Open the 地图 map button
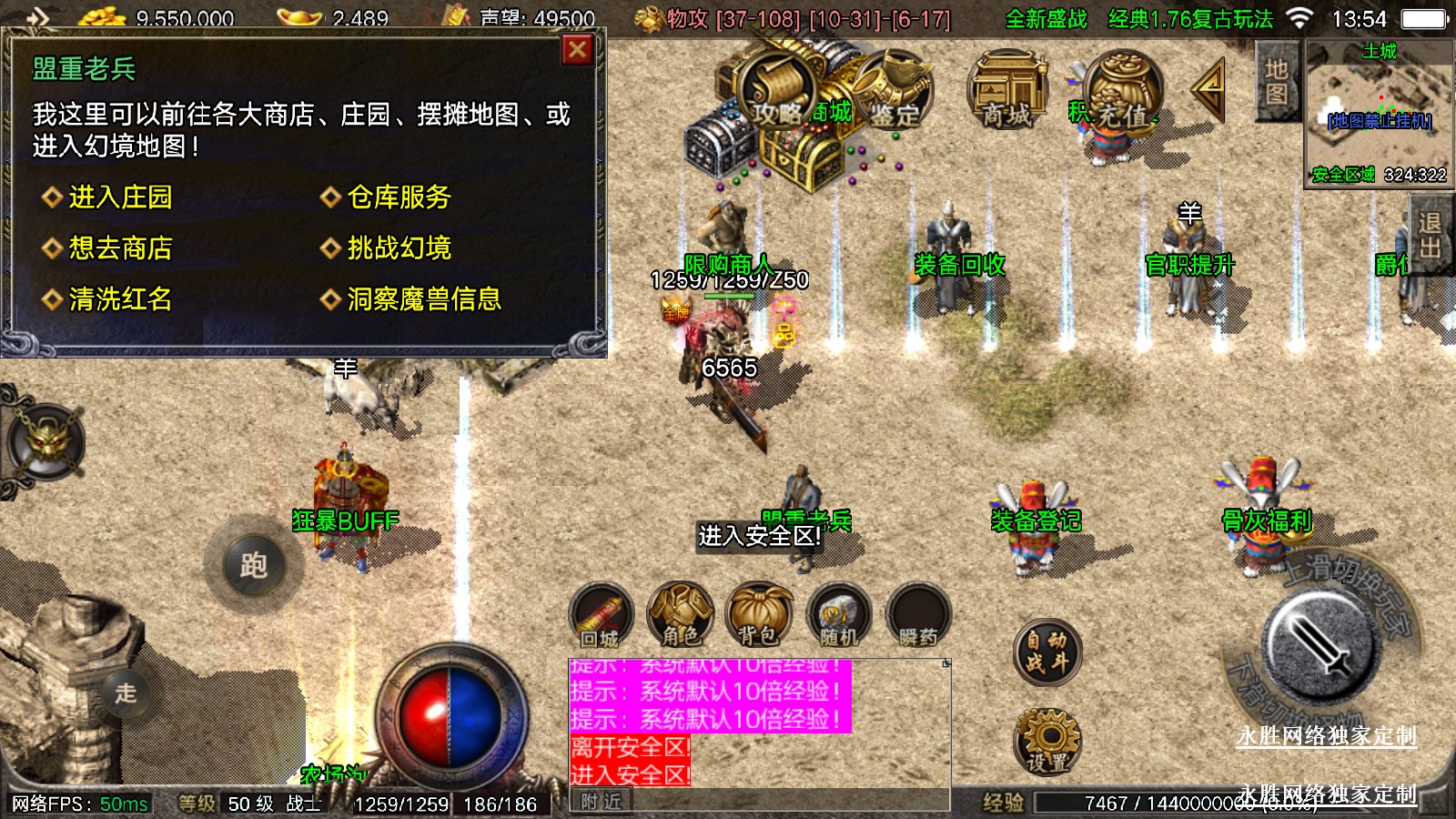Image resolution: width=1456 pixels, height=819 pixels. (x=1276, y=82)
